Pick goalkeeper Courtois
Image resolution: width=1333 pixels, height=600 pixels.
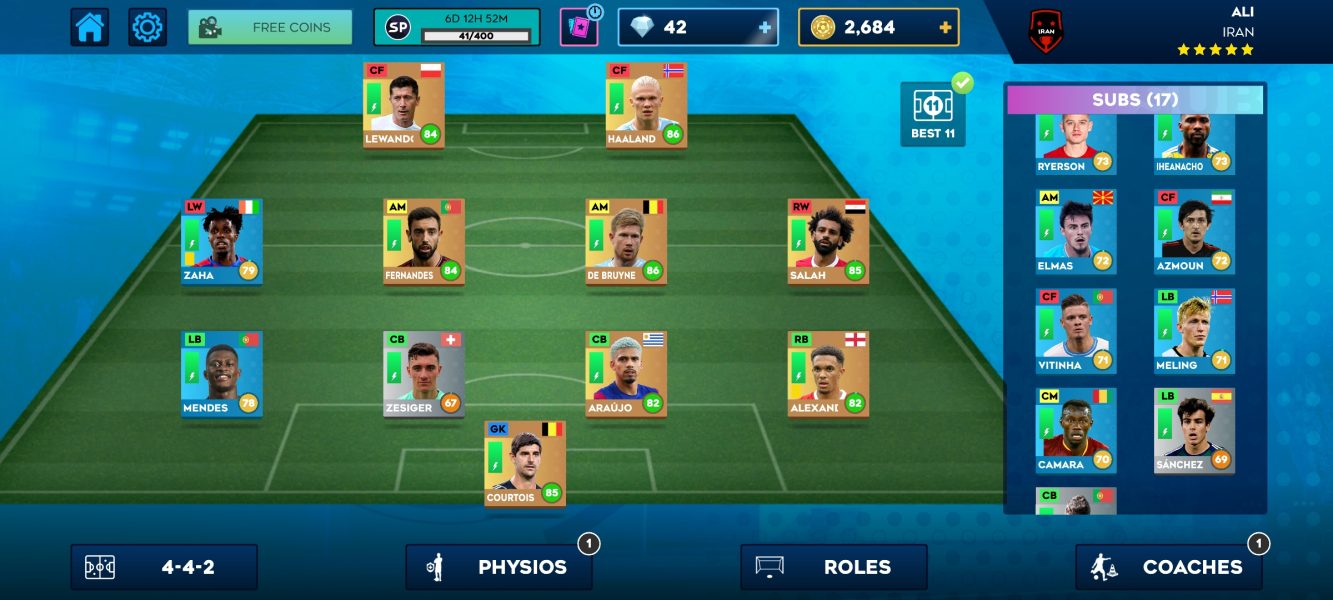[525, 464]
